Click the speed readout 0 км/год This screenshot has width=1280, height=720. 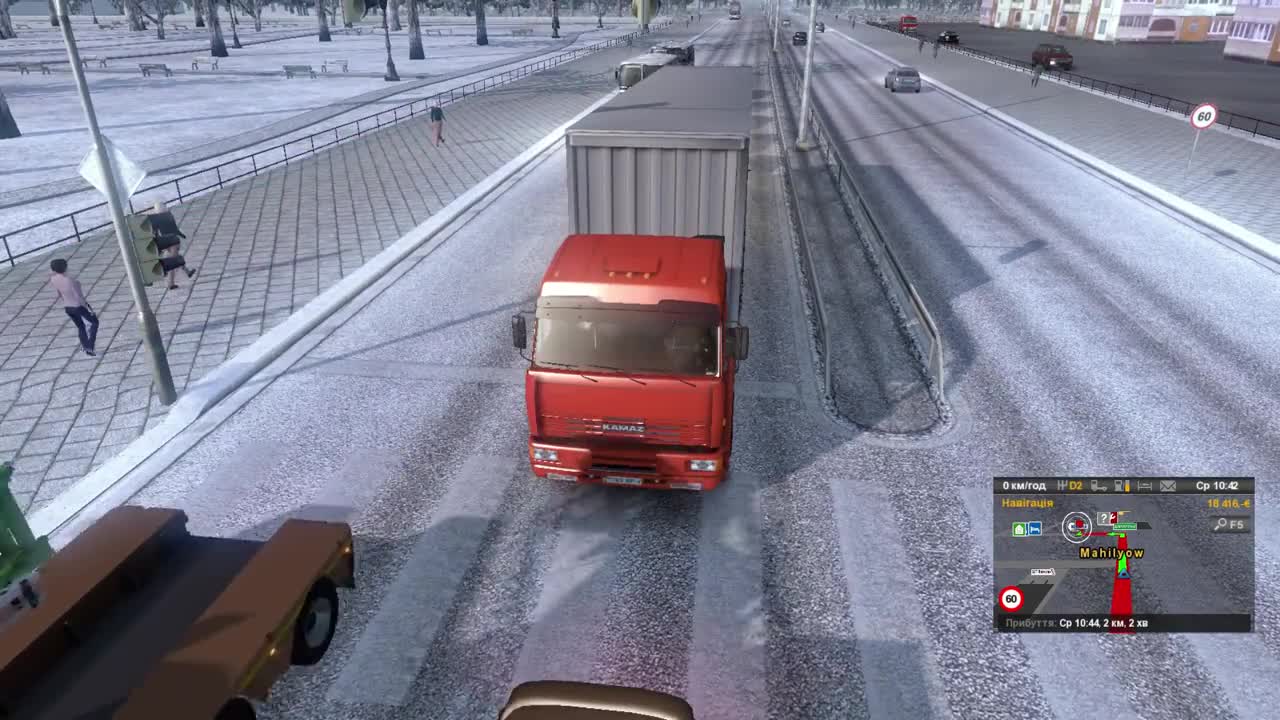[1025, 487]
